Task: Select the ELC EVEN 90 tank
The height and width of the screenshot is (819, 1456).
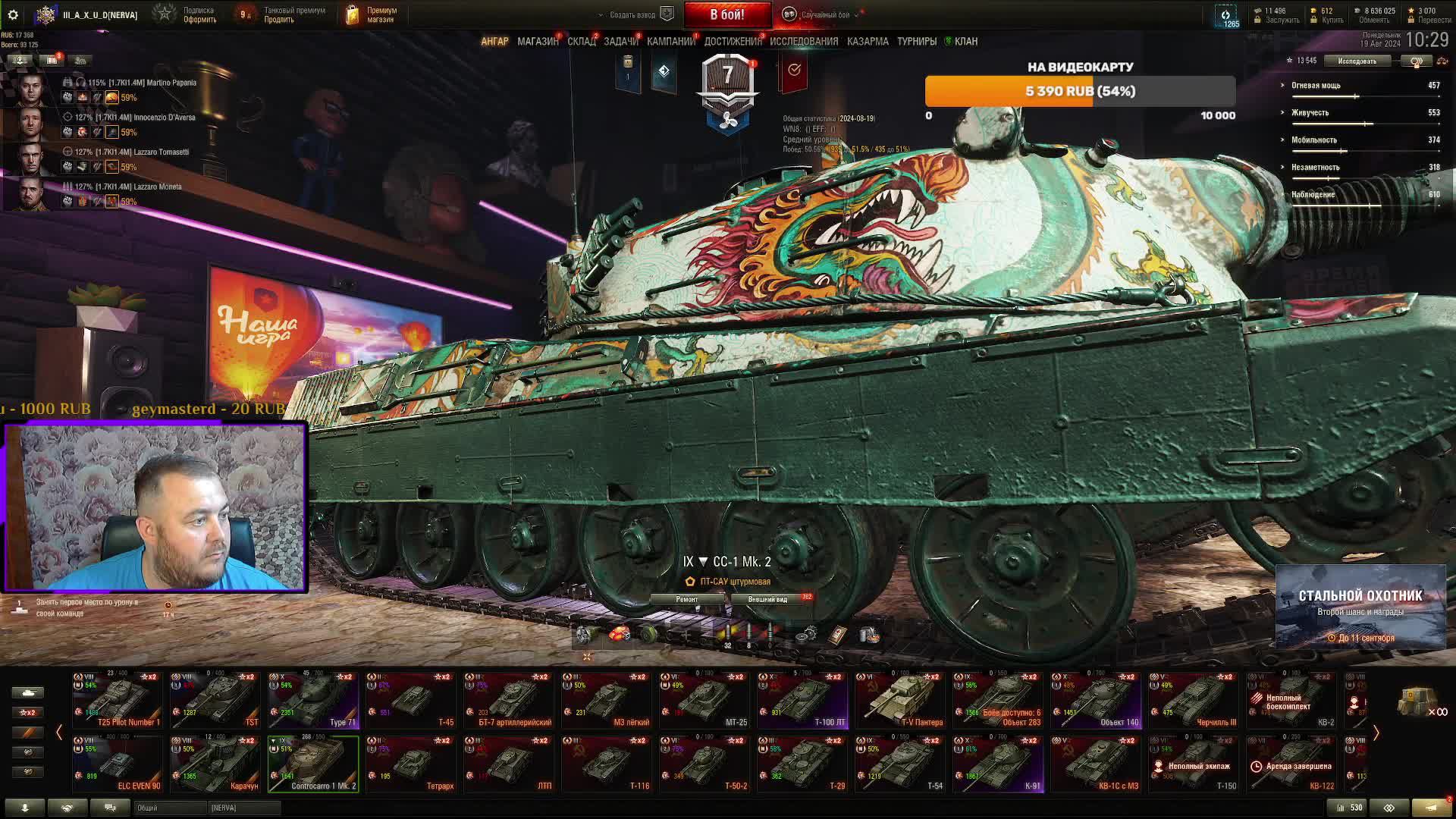Action: pos(118,764)
